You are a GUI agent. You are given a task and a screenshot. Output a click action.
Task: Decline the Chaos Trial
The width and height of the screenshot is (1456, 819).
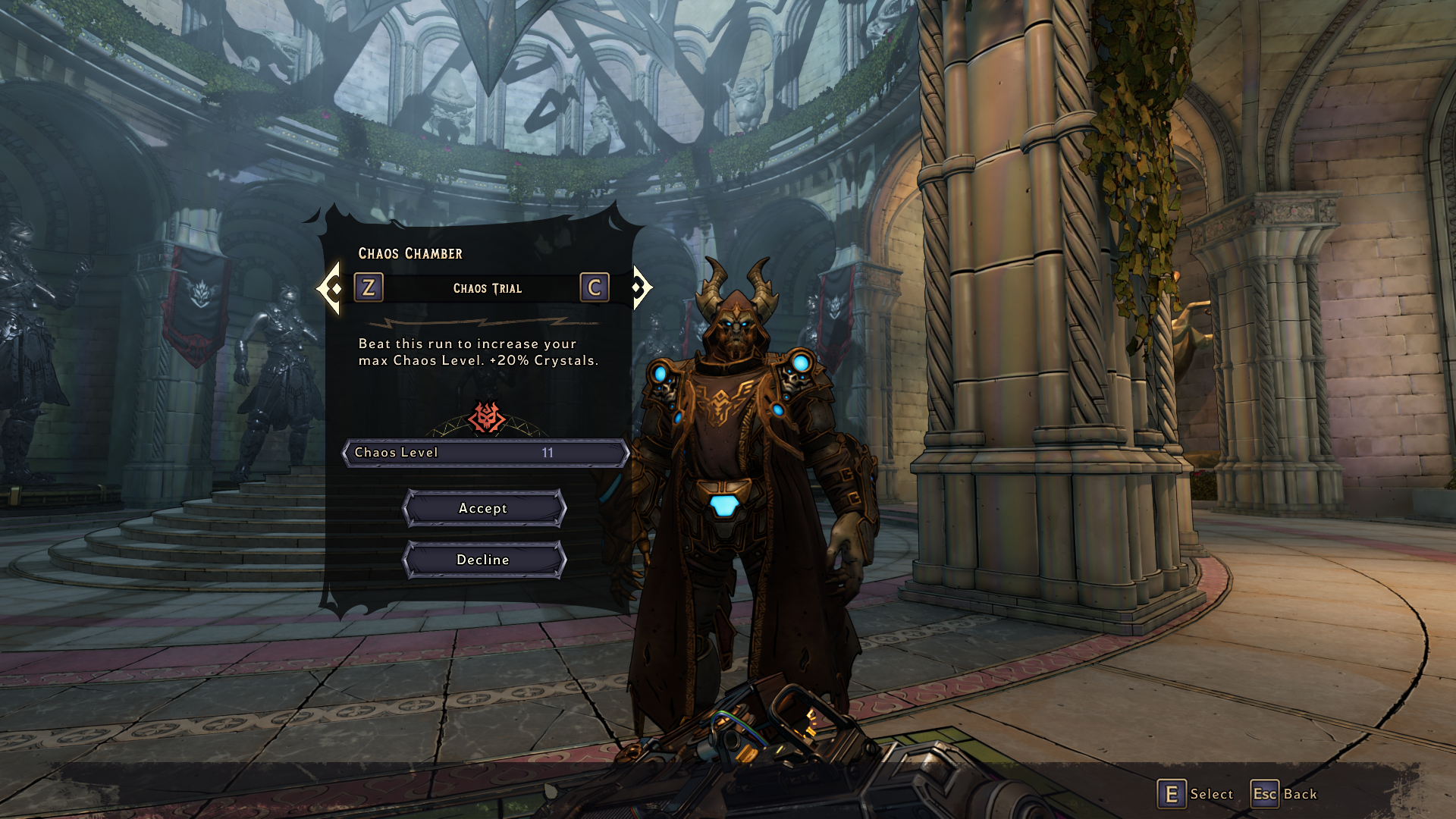(484, 560)
